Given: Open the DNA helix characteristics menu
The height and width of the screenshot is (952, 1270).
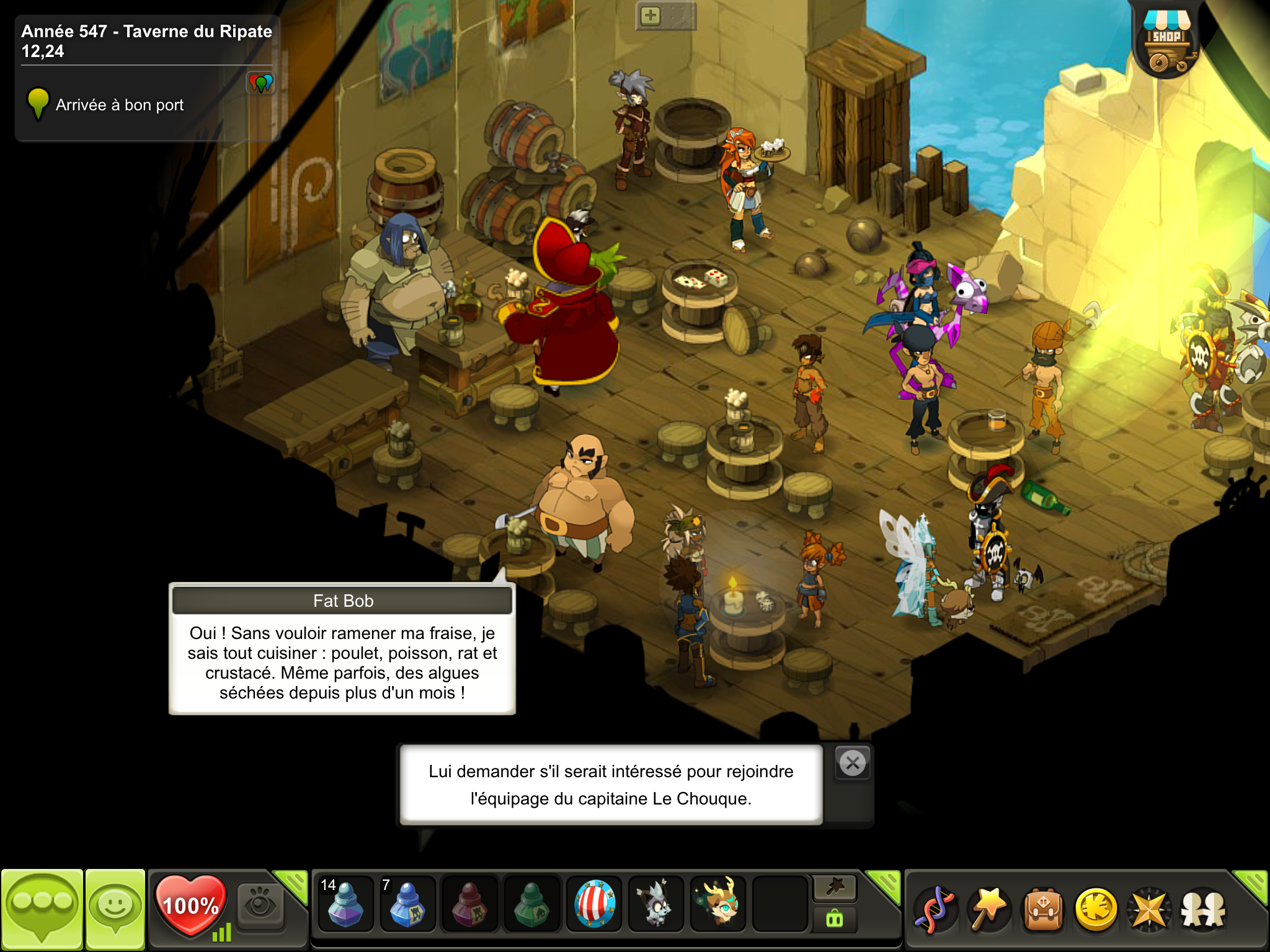Looking at the screenshot, I should 936,909.
